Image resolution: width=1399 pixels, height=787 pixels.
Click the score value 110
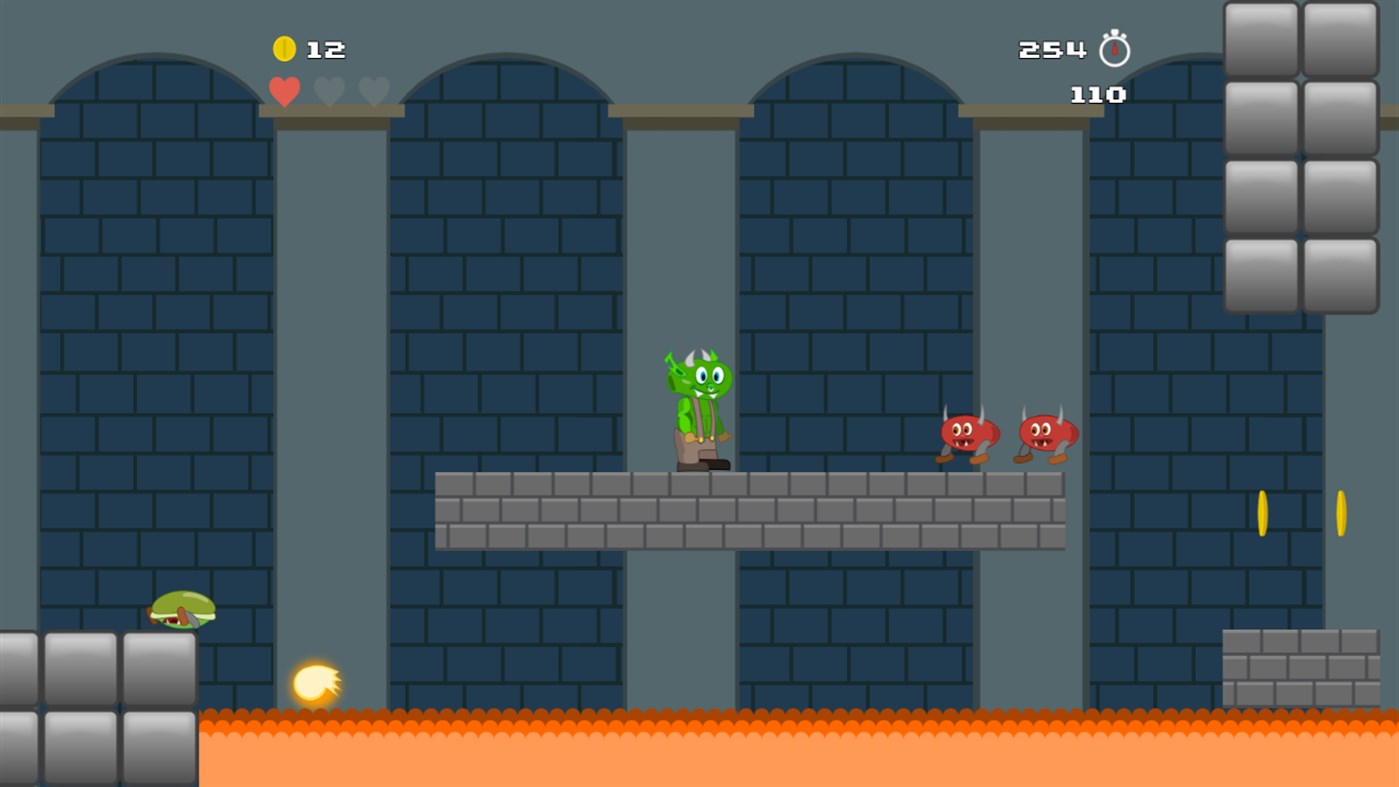(x=1098, y=95)
